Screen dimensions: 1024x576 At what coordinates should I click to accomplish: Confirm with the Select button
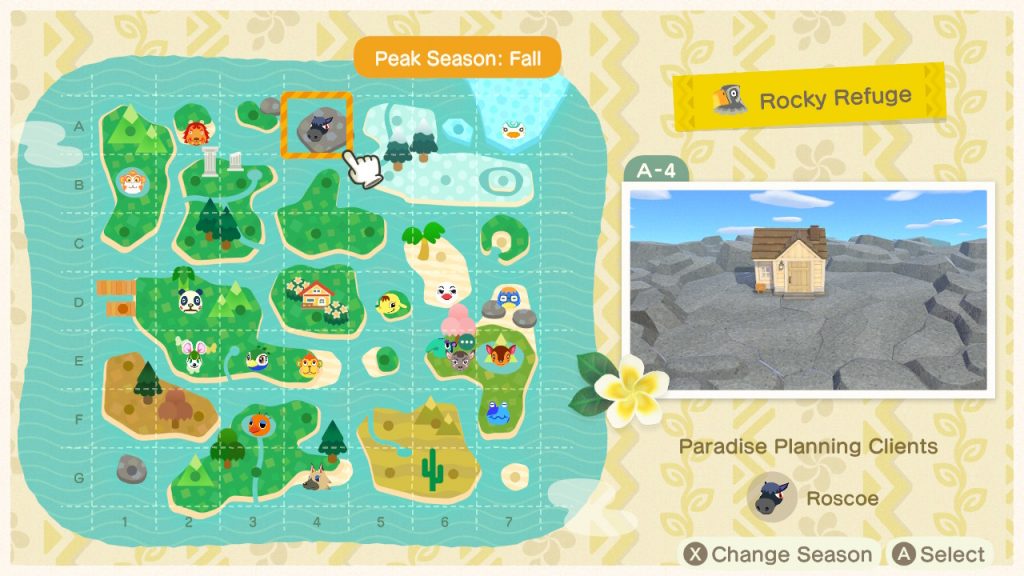coord(938,554)
